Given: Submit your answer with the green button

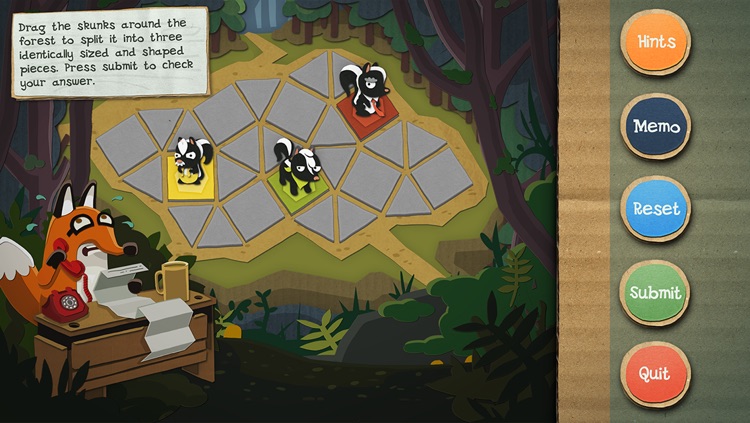Looking at the screenshot, I should tap(655, 293).
